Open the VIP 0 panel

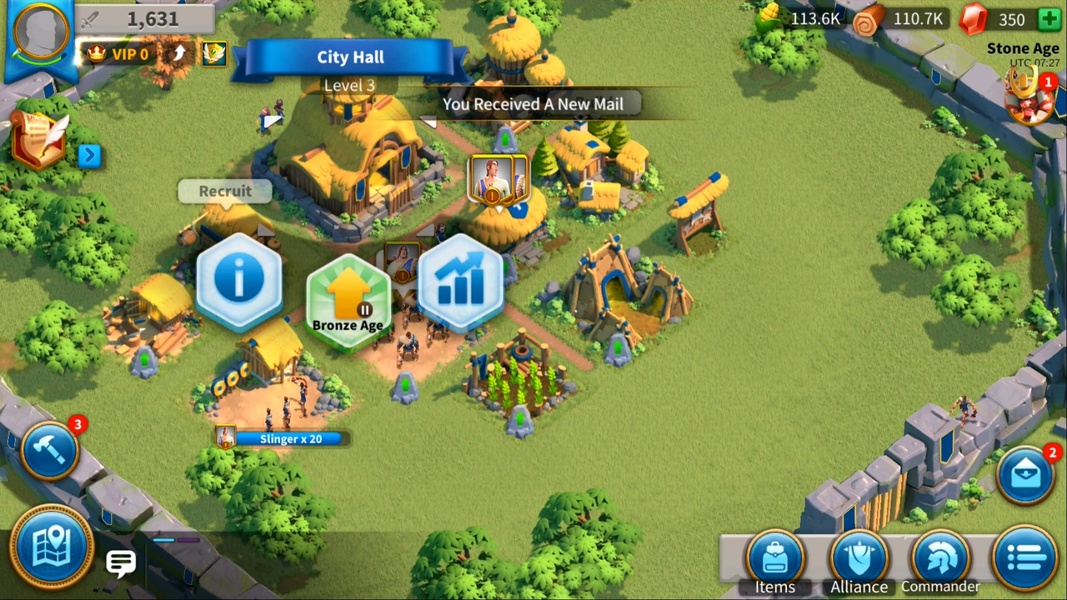(x=119, y=54)
